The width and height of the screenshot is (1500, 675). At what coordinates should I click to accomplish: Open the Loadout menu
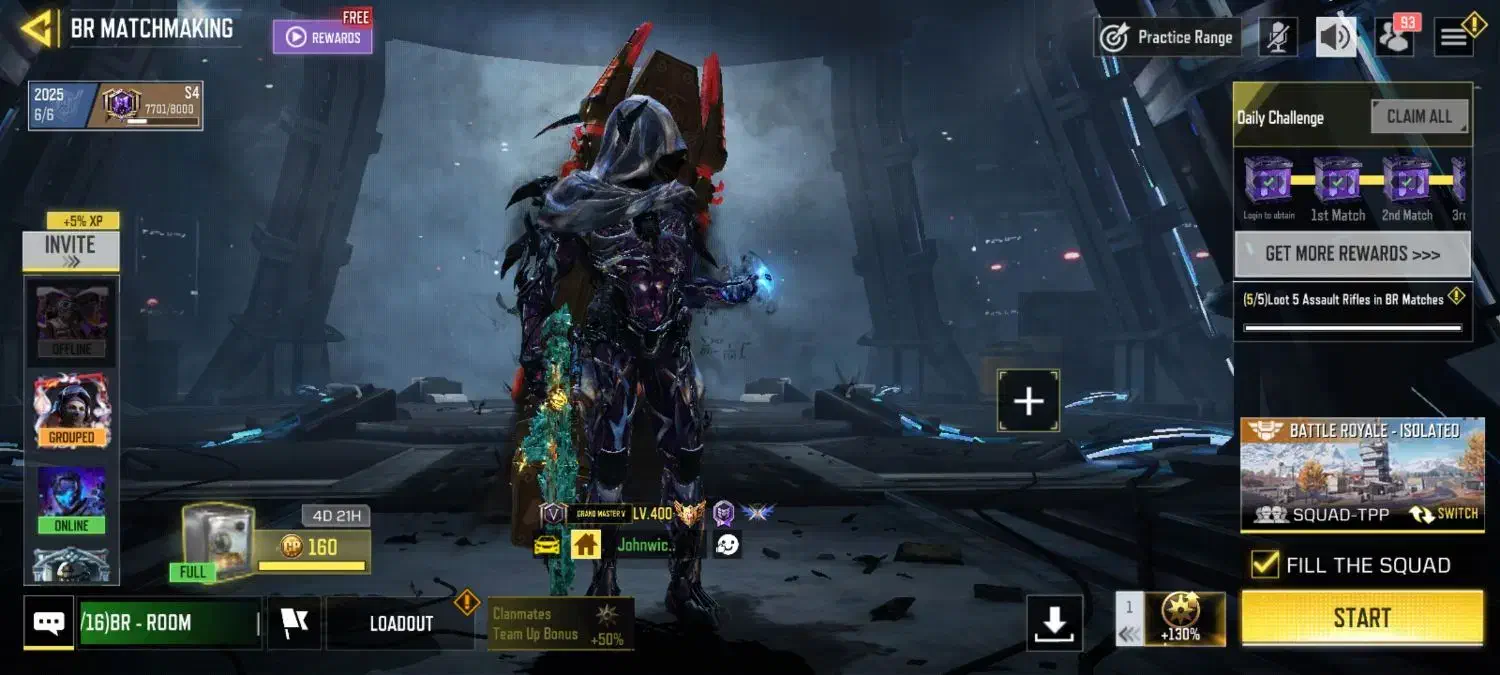pyautogui.click(x=401, y=623)
